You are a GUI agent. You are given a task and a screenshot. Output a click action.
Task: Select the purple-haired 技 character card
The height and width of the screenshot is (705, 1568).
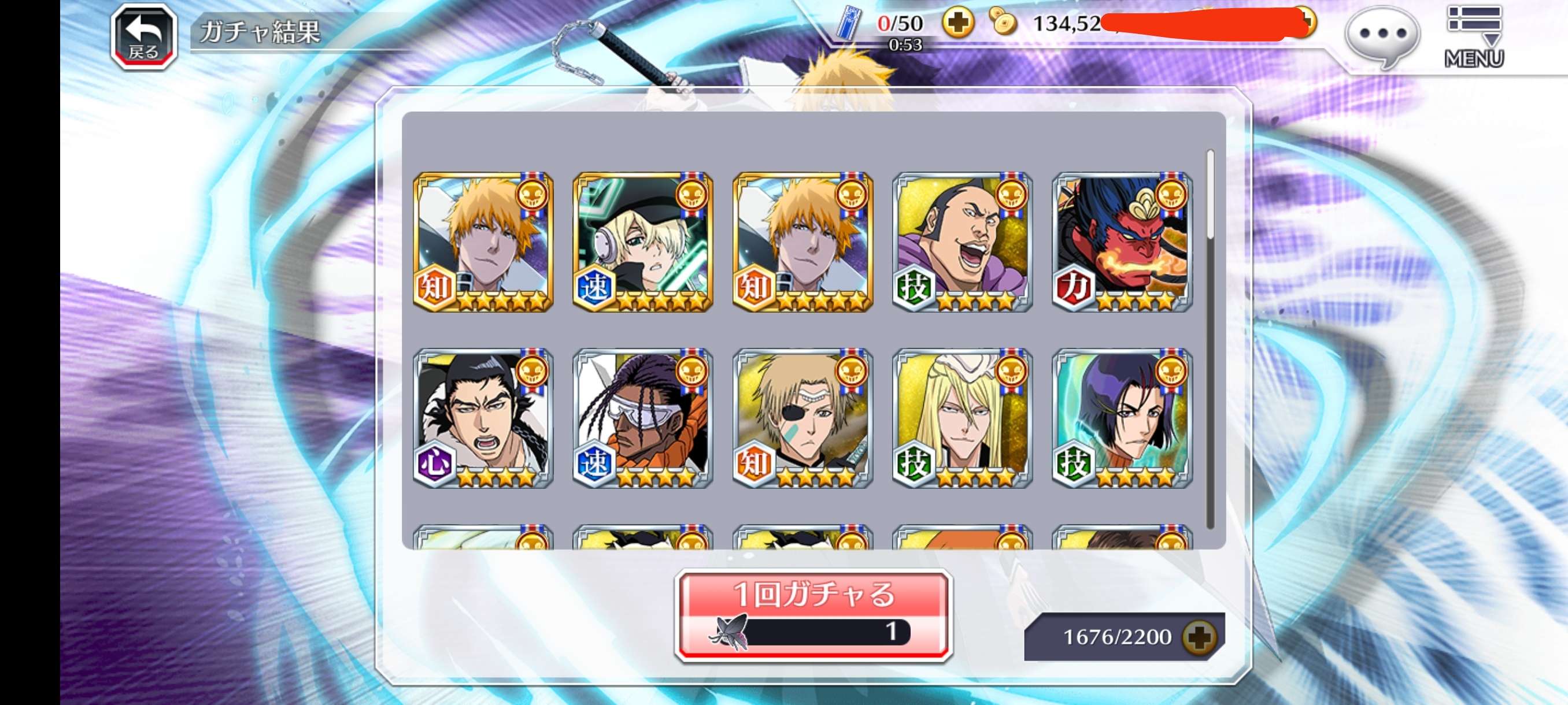1122,418
